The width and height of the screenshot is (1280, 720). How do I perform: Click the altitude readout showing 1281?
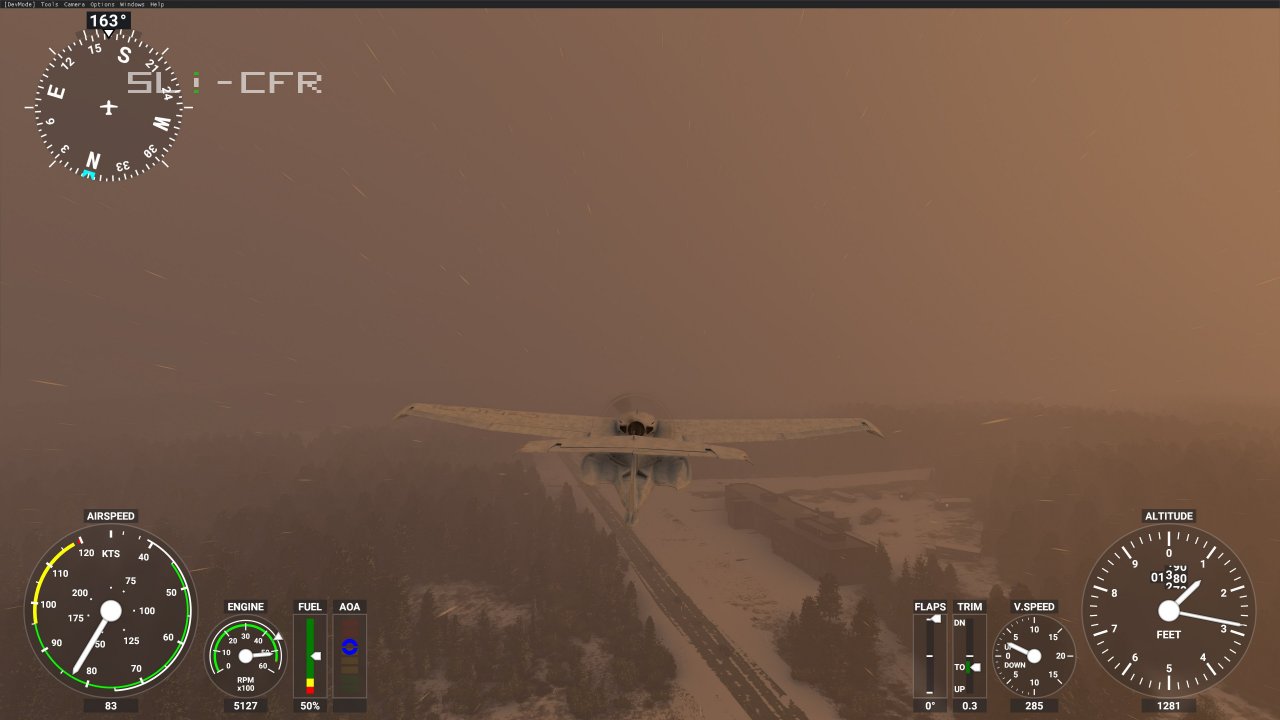tap(1168, 706)
